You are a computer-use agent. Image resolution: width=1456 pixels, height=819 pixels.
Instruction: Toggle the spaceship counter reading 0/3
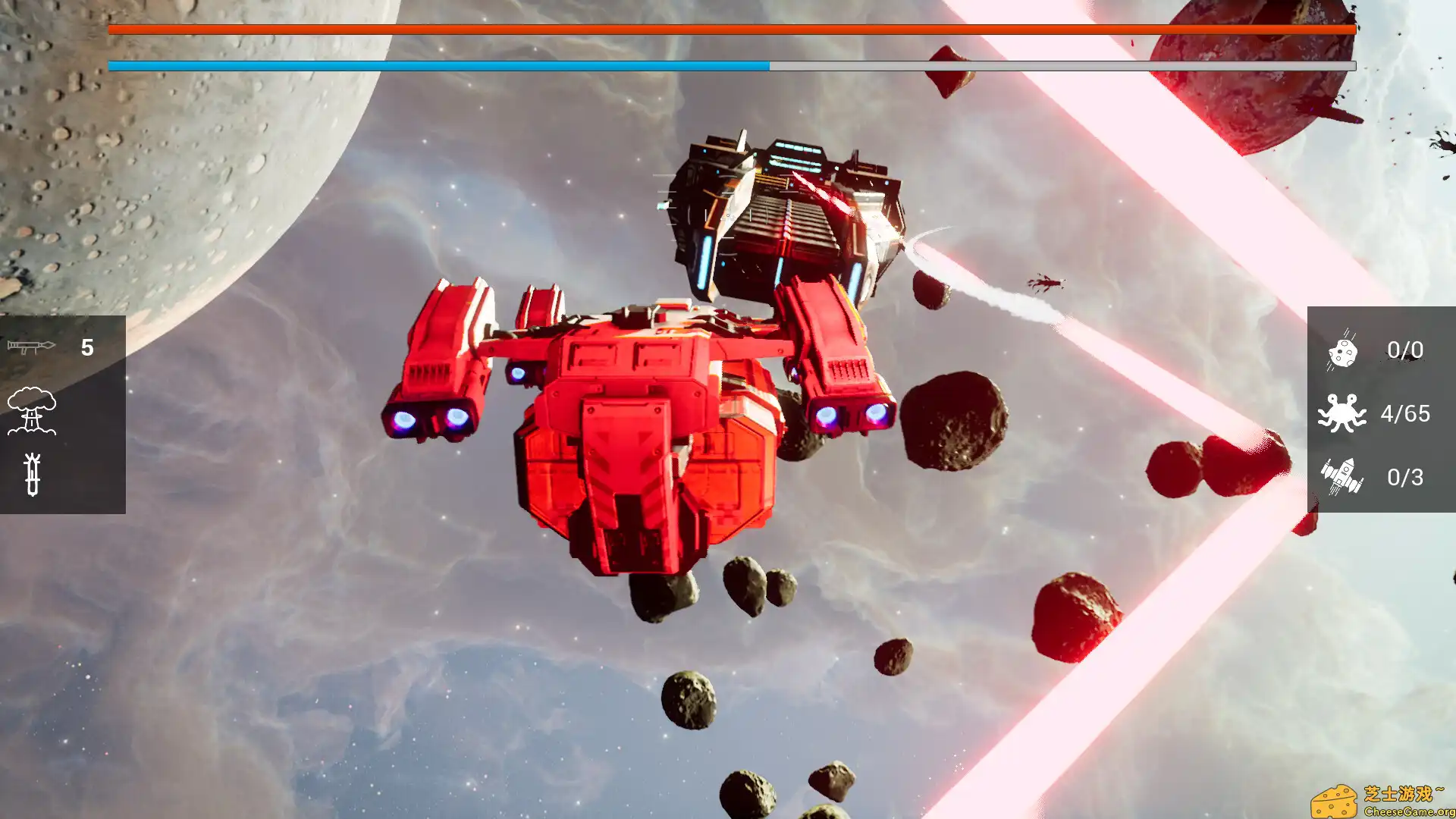point(1404,478)
